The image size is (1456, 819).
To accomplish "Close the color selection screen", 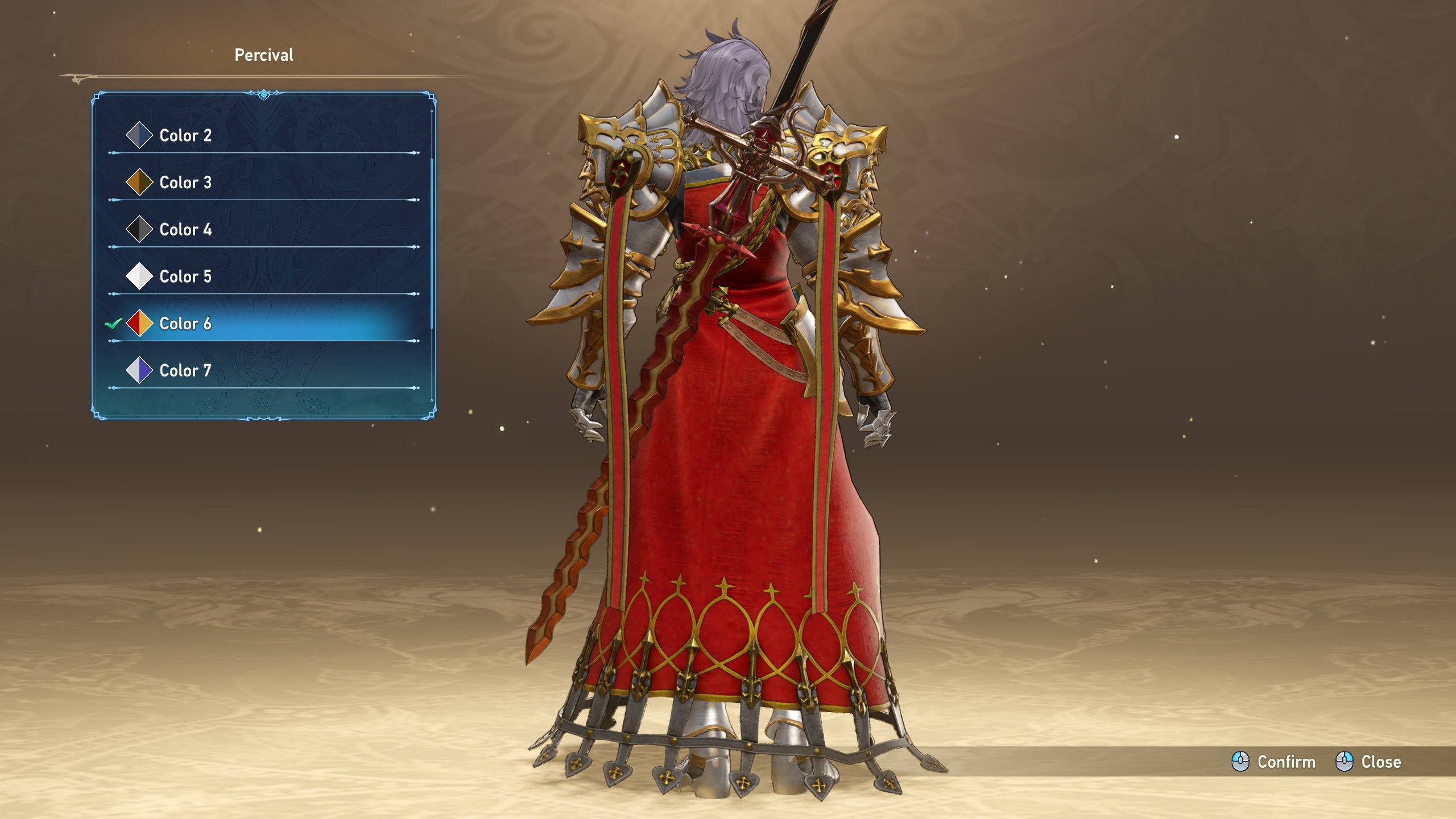I will coord(1368,762).
